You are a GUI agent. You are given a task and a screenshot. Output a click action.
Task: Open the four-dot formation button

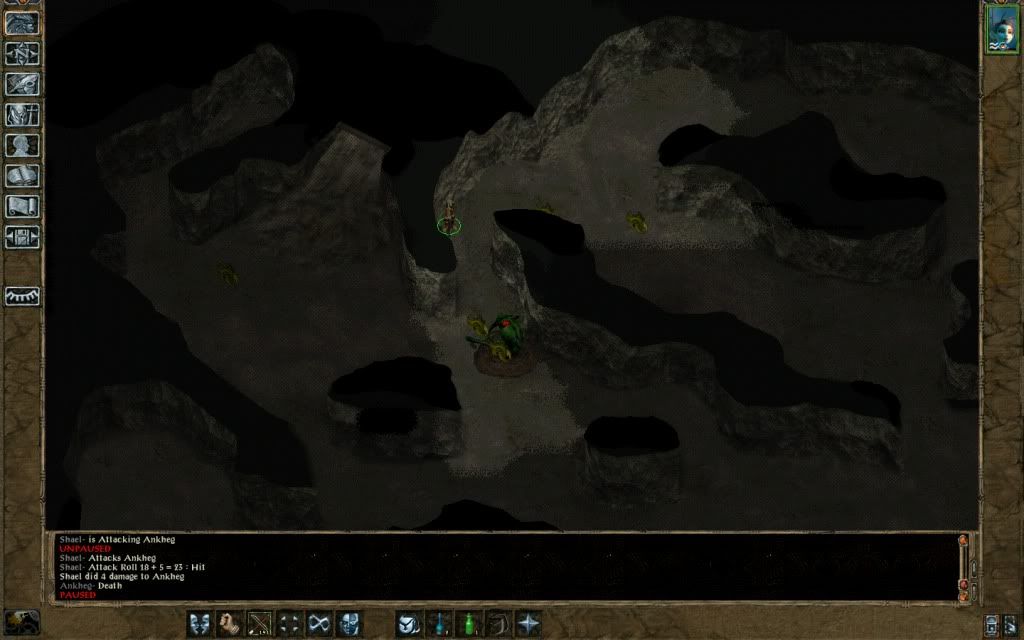pos(290,623)
